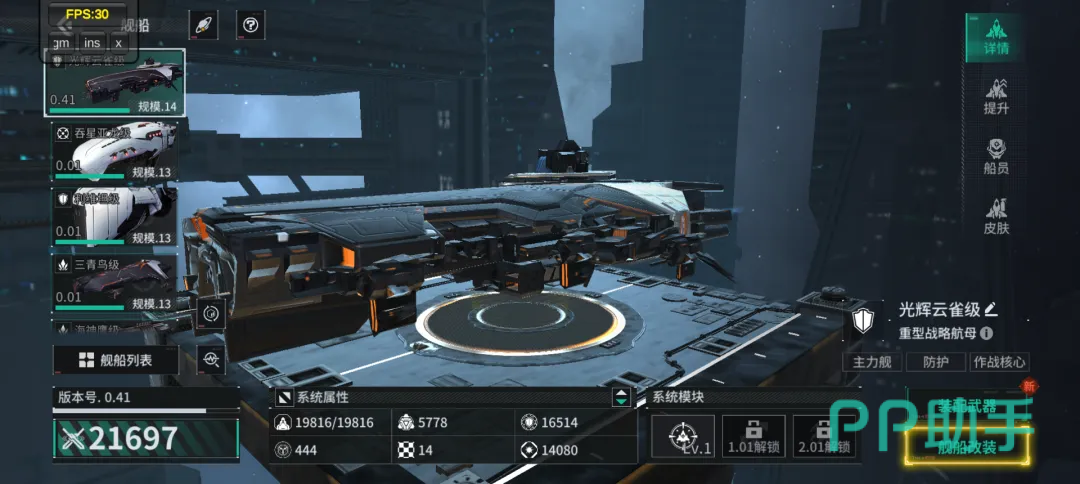Open the 装配武器 equip weapons button
This screenshot has width=1080, height=484.
click(966, 405)
